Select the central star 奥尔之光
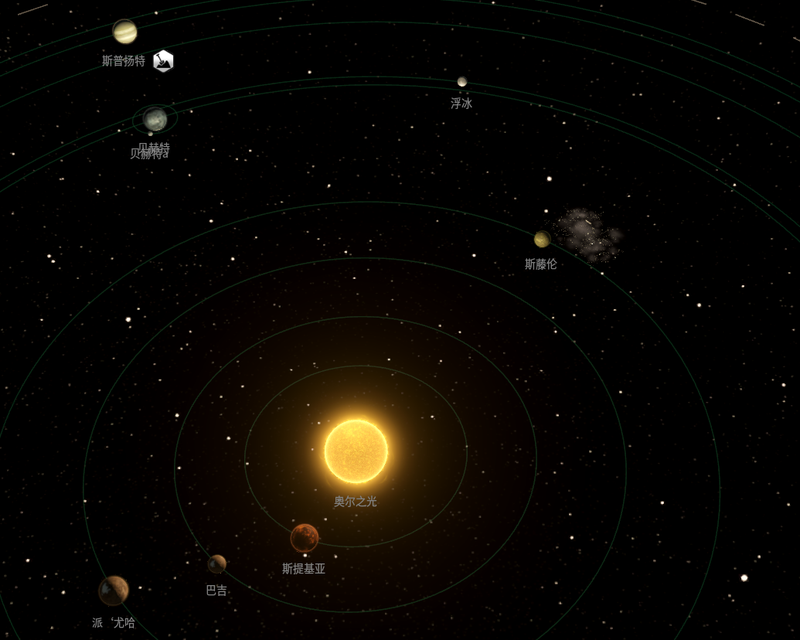The width and height of the screenshot is (800, 640). tap(356, 451)
